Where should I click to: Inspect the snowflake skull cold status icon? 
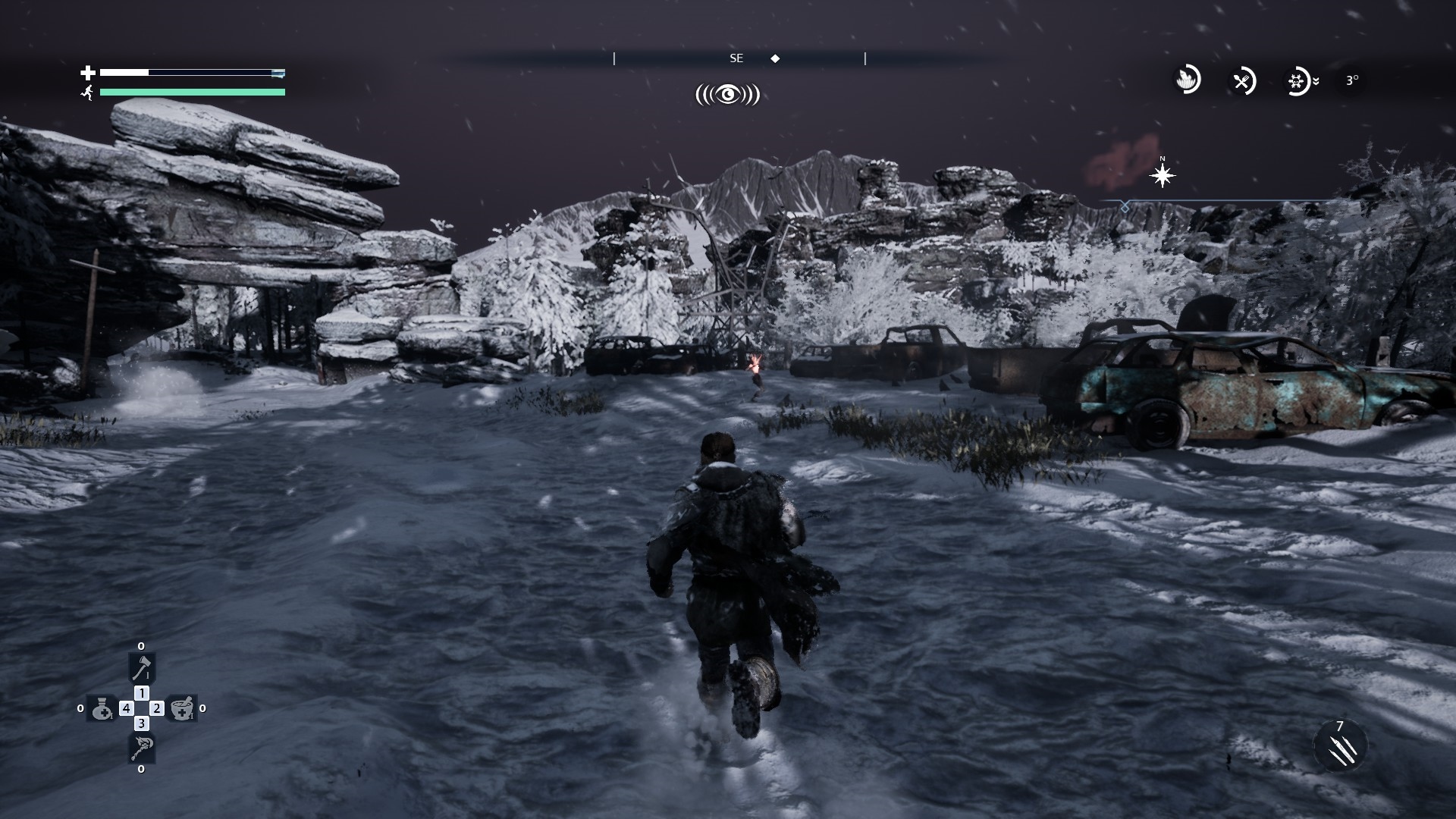tap(1298, 80)
